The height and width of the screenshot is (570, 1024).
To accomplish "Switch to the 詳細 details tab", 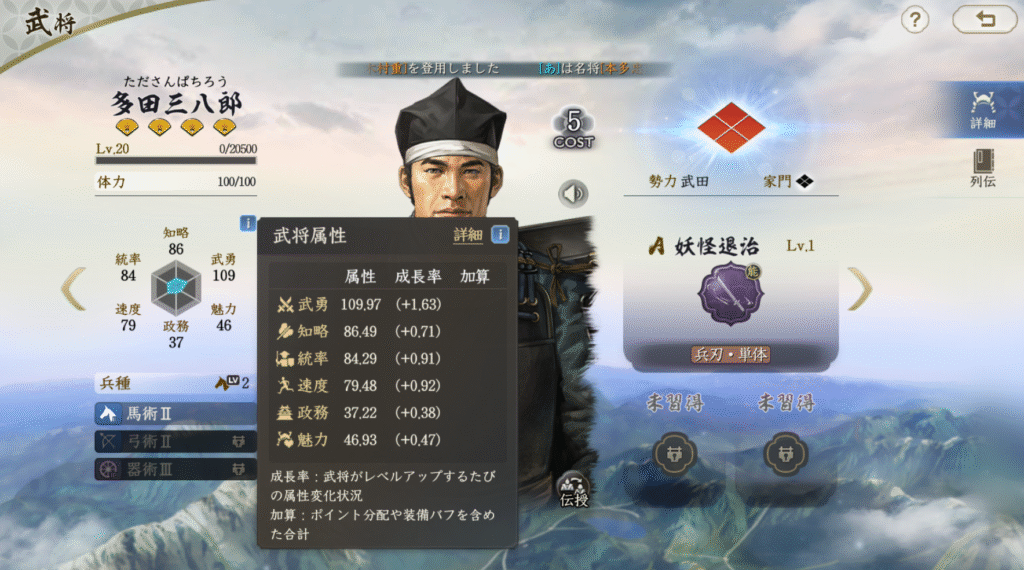I will (982, 110).
